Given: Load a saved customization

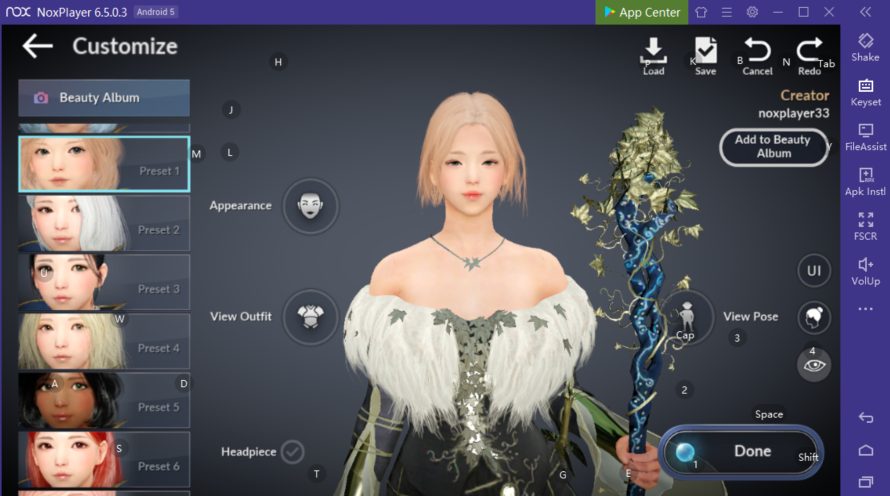Looking at the screenshot, I should click(653, 55).
